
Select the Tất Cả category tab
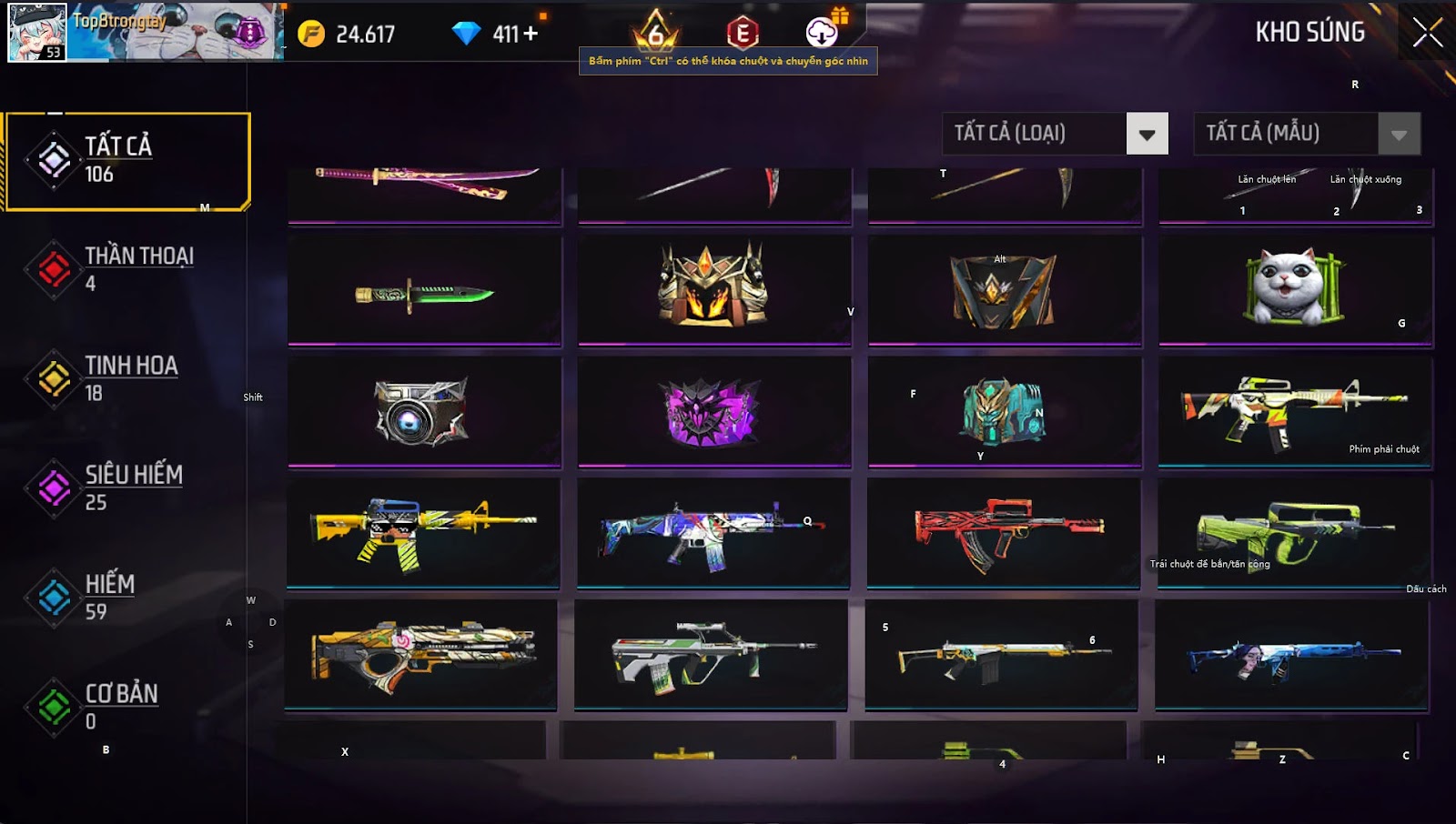point(127,161)
